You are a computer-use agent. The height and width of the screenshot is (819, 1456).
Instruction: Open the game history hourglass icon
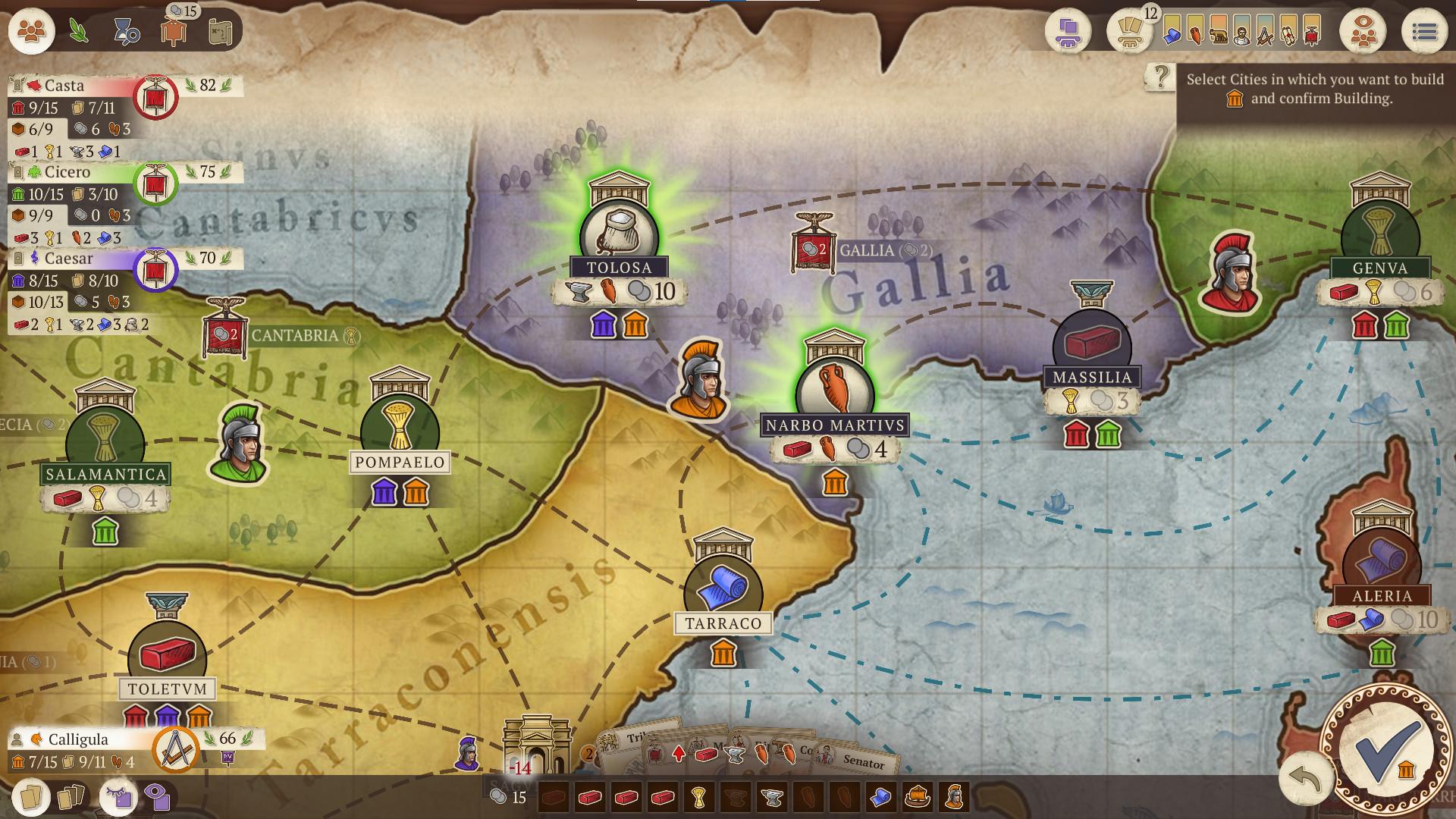(125, 29)
